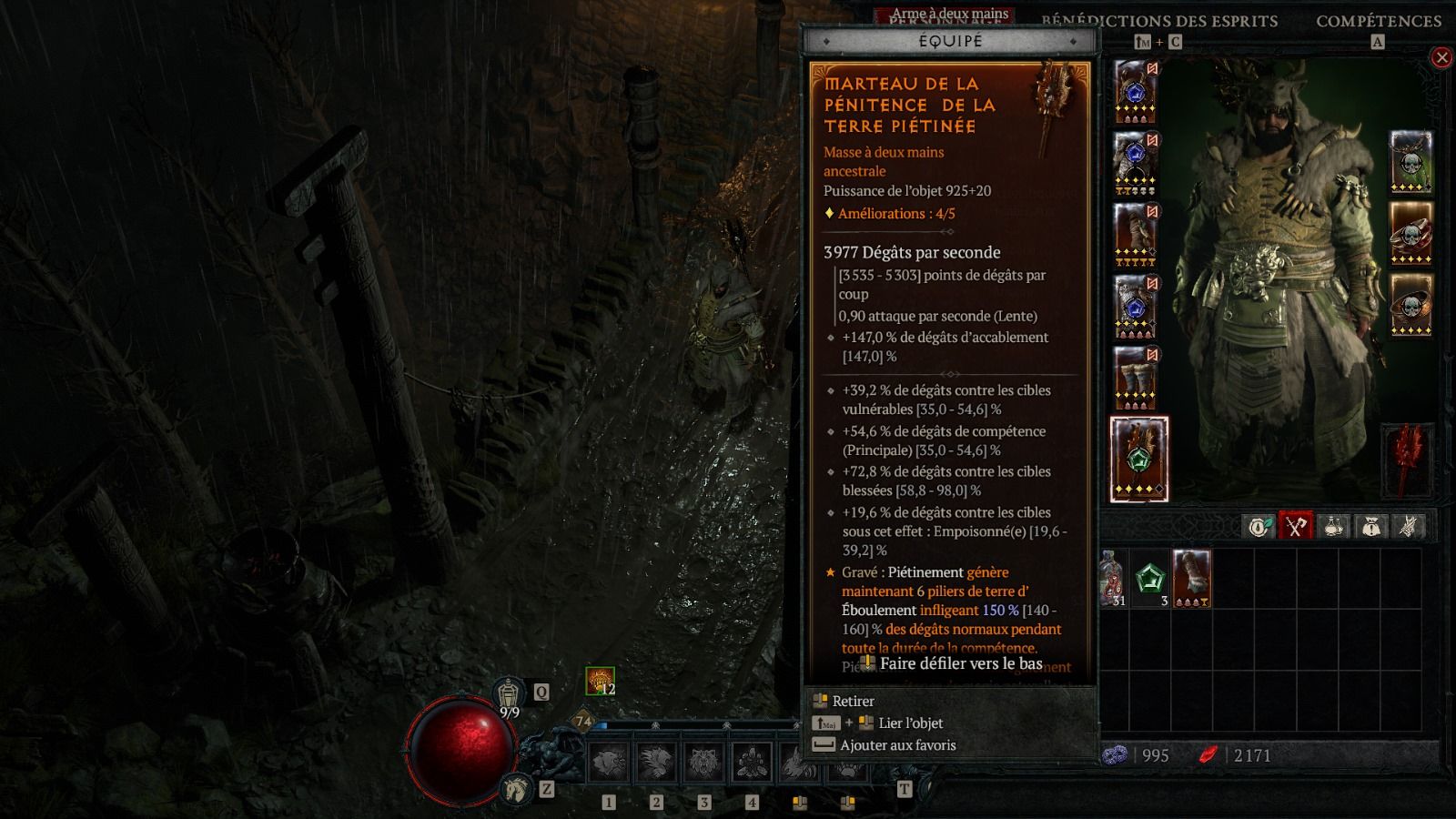
Task: Show the equipment inventory tab with crossed axes
Action: pyautogui.click(x=1296, y=526)
